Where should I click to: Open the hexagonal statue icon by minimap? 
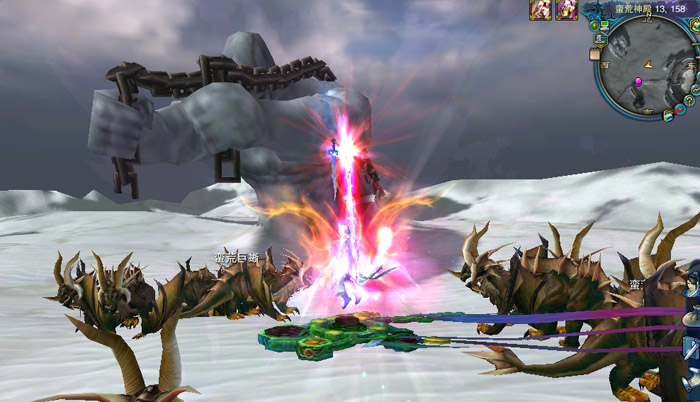[x=600, y=39]
